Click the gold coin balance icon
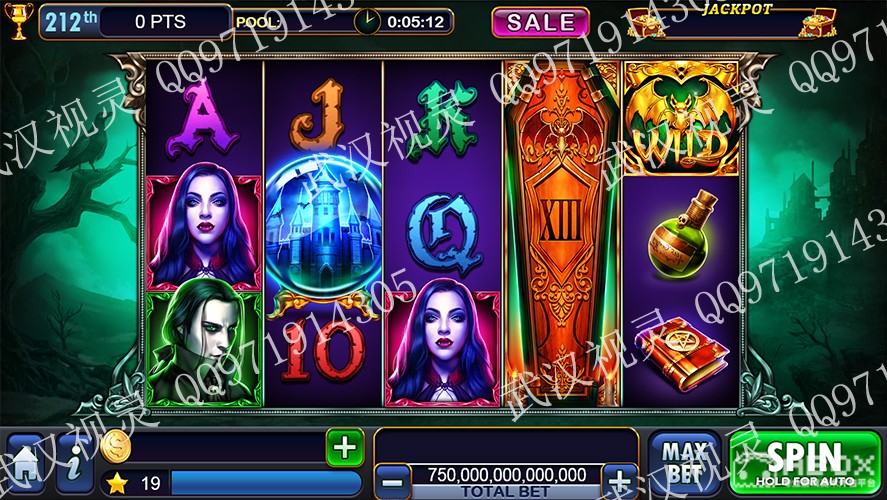887x500 pixels. pos(116,447)
